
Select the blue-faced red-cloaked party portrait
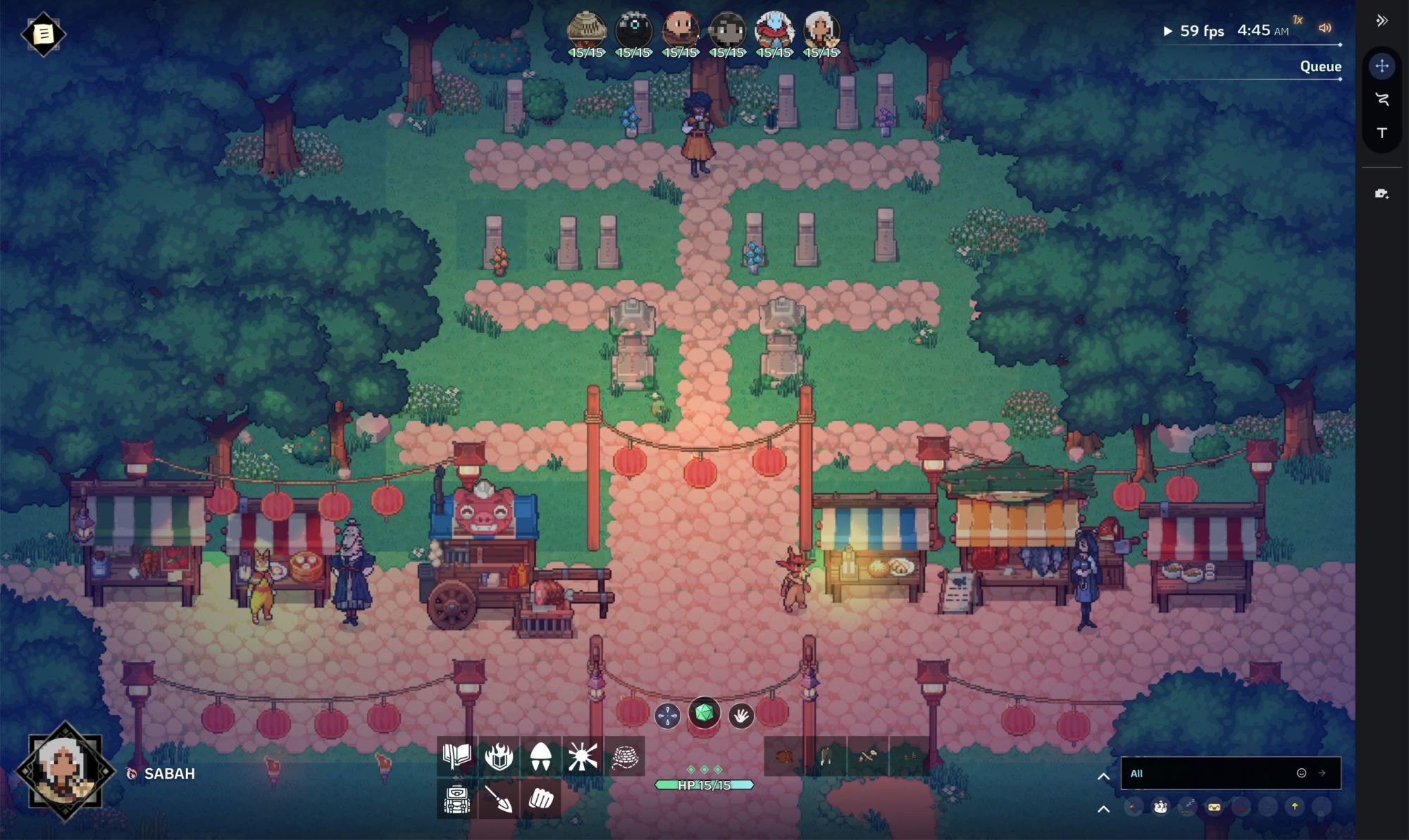pos(774,31)
